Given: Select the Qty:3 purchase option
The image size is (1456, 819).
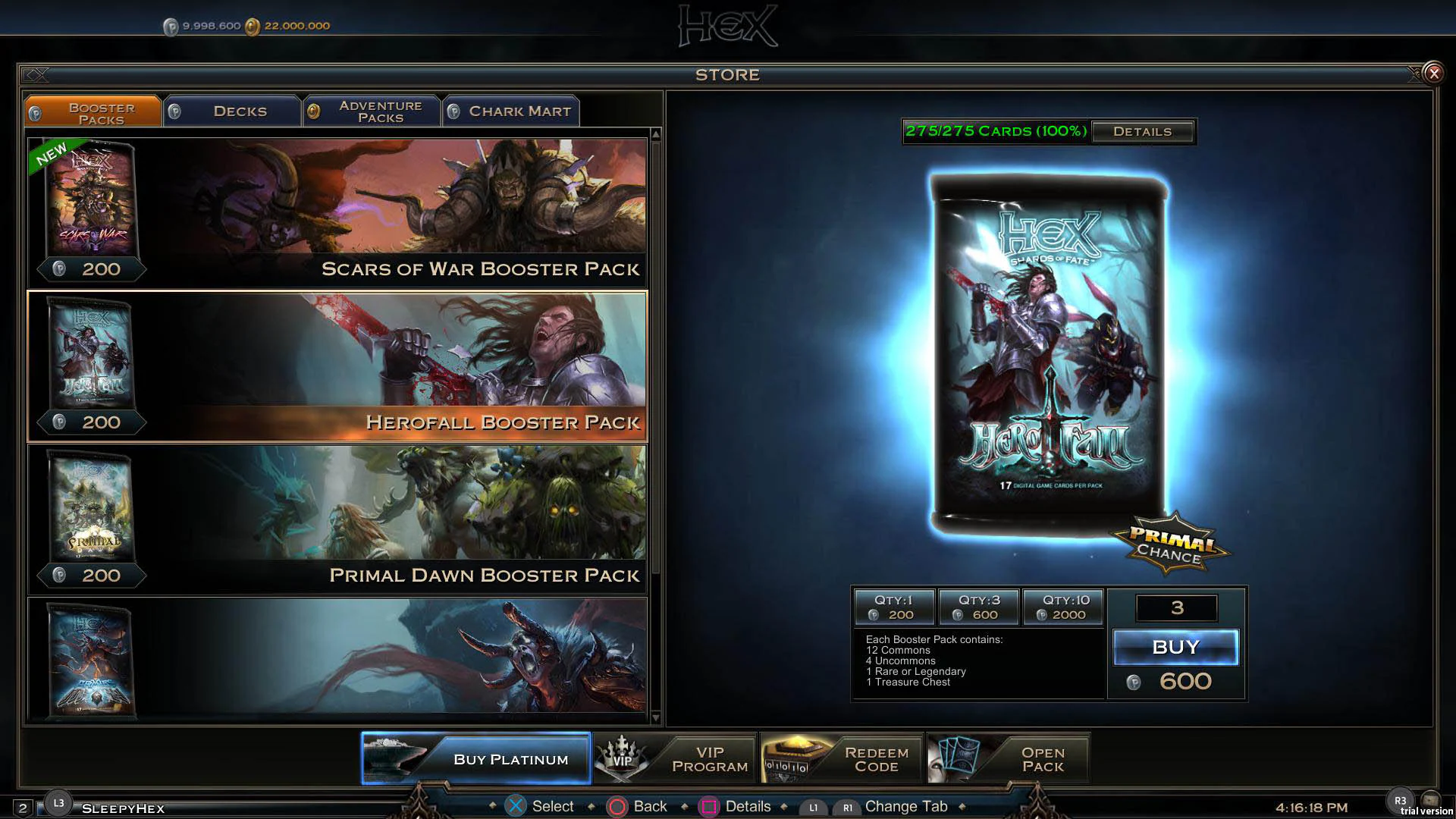Looking at the screenshot, I should pos(979,607).
